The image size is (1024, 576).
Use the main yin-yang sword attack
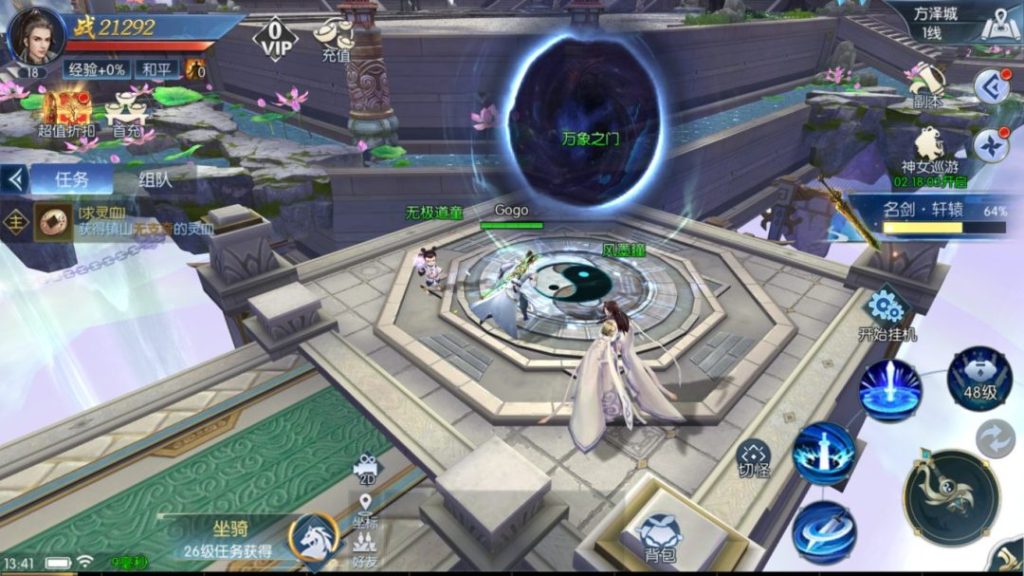tap(951, 497)
